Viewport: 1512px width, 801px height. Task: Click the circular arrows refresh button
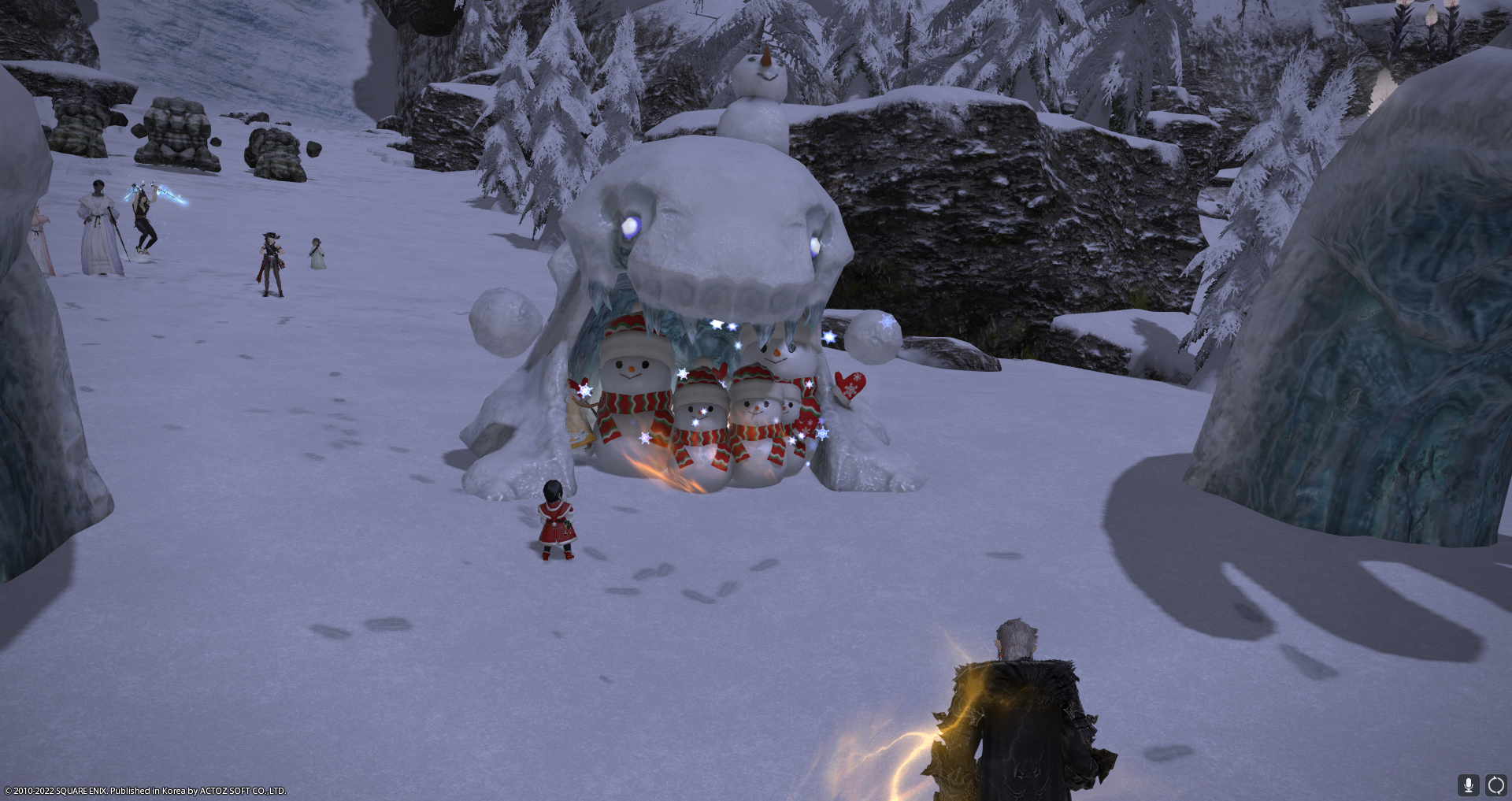click(x=1495, y=785)
